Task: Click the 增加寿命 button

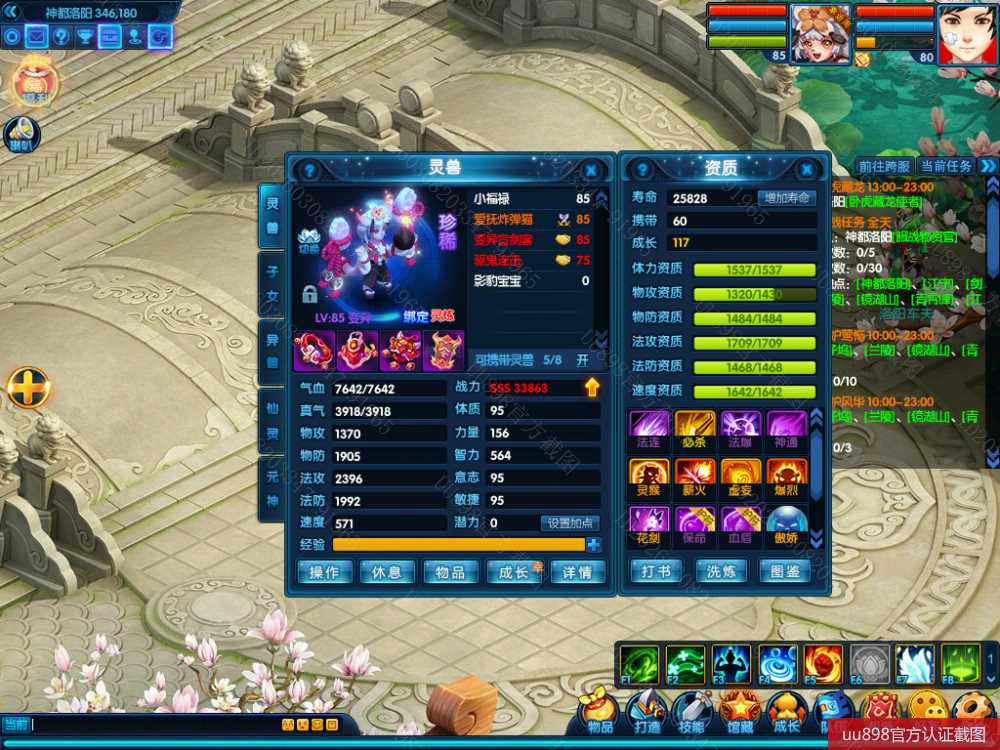Action: pos(786,198)
